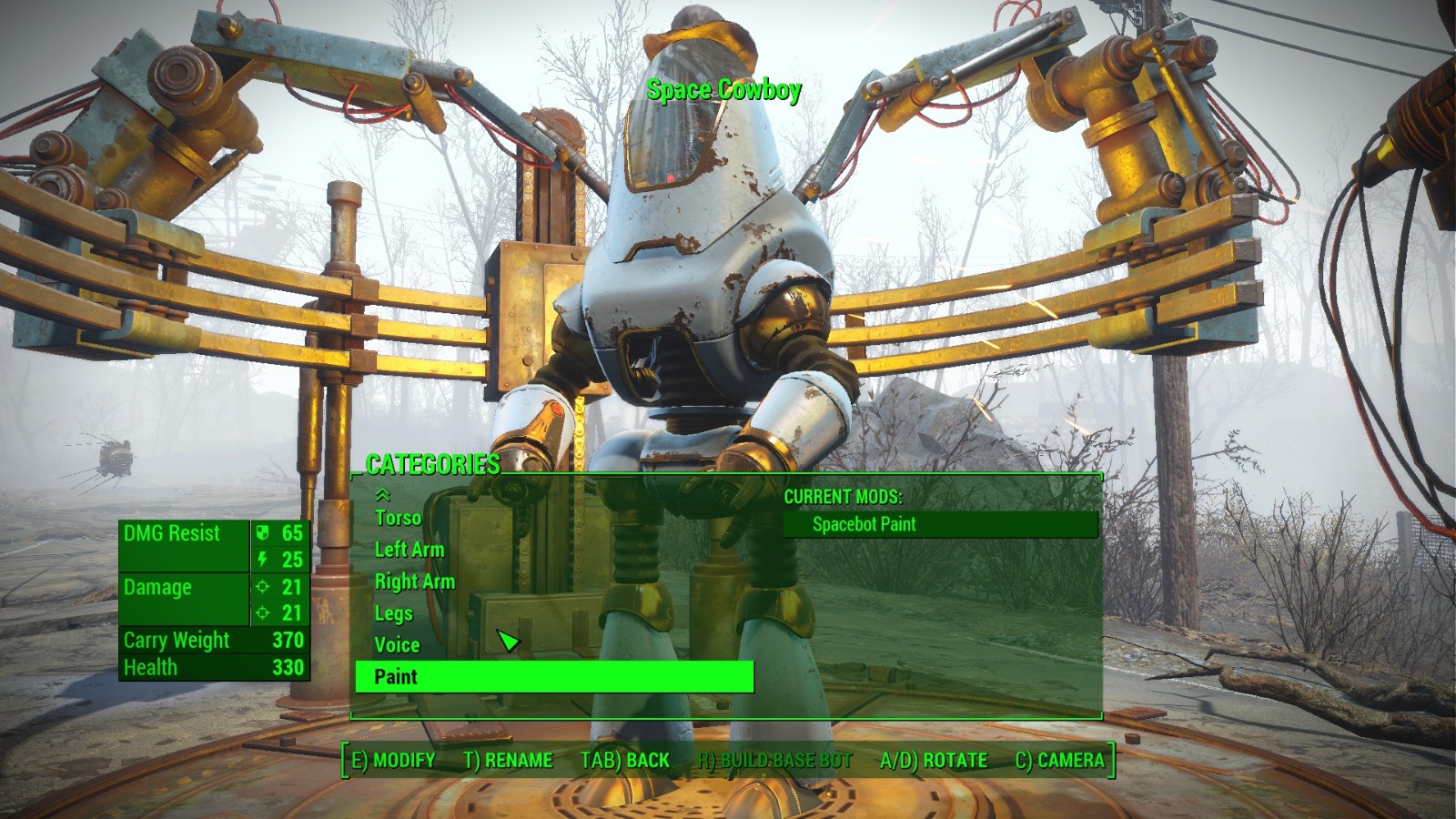Click TAB) BACK to exit
This screenshot has width=1456, height=819.
coord(624,760)
